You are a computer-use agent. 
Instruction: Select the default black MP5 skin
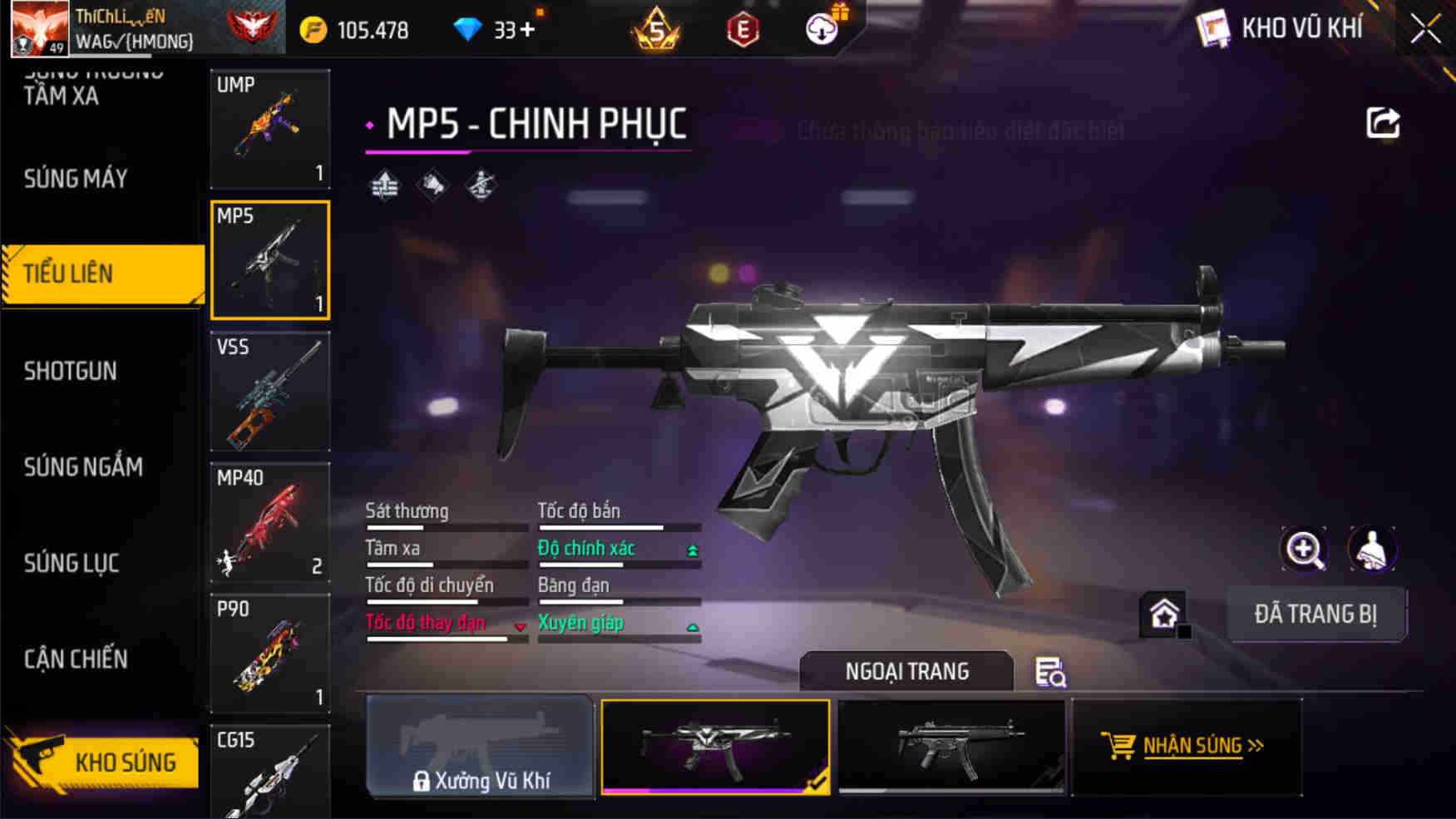pos(951,746)
